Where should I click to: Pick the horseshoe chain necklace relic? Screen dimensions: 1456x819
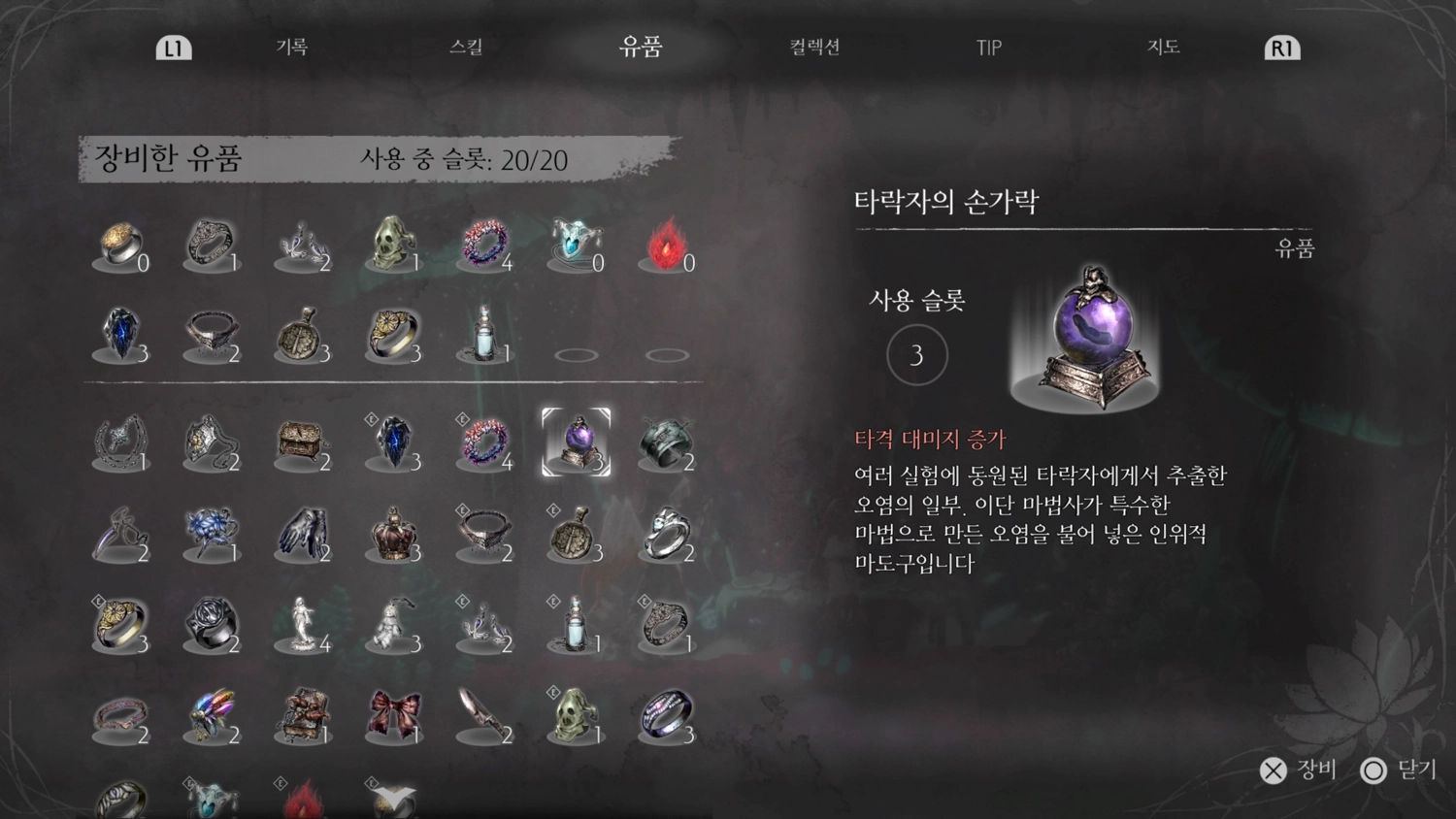(120, 442)
